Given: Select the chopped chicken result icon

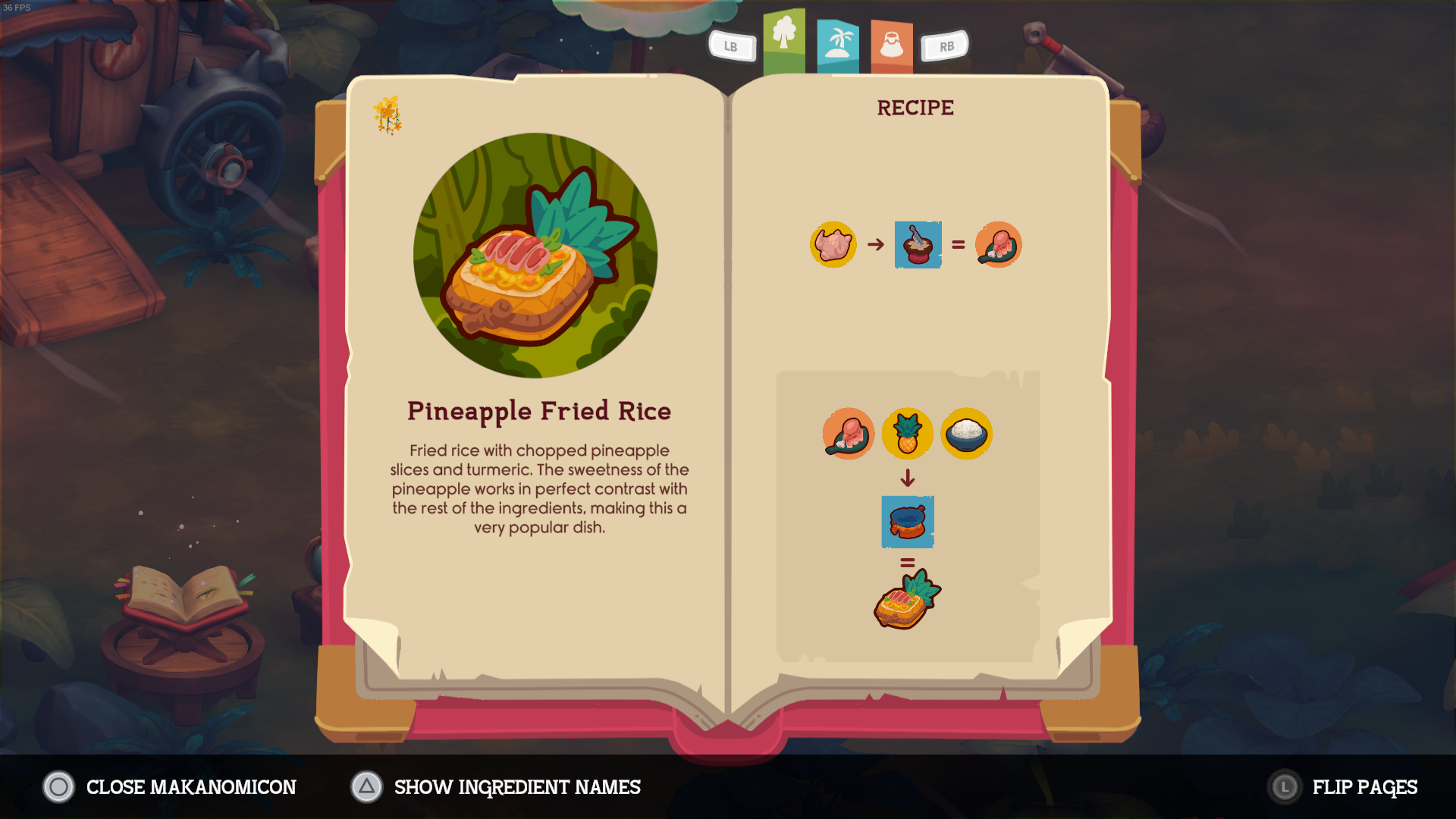Looking at the screenshot, I should coord(998,244).
